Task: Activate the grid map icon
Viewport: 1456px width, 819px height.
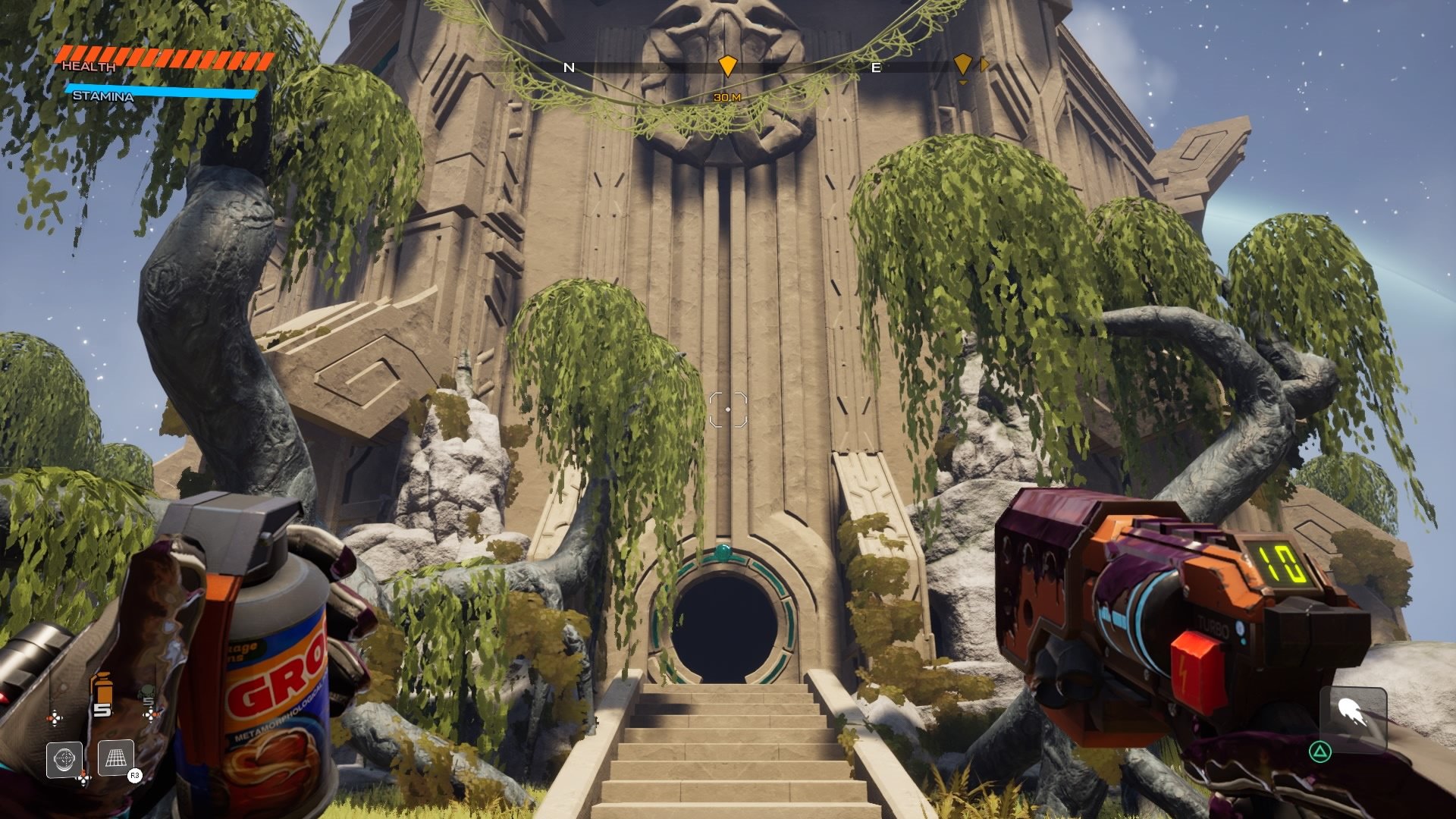Action: [116, 758]
